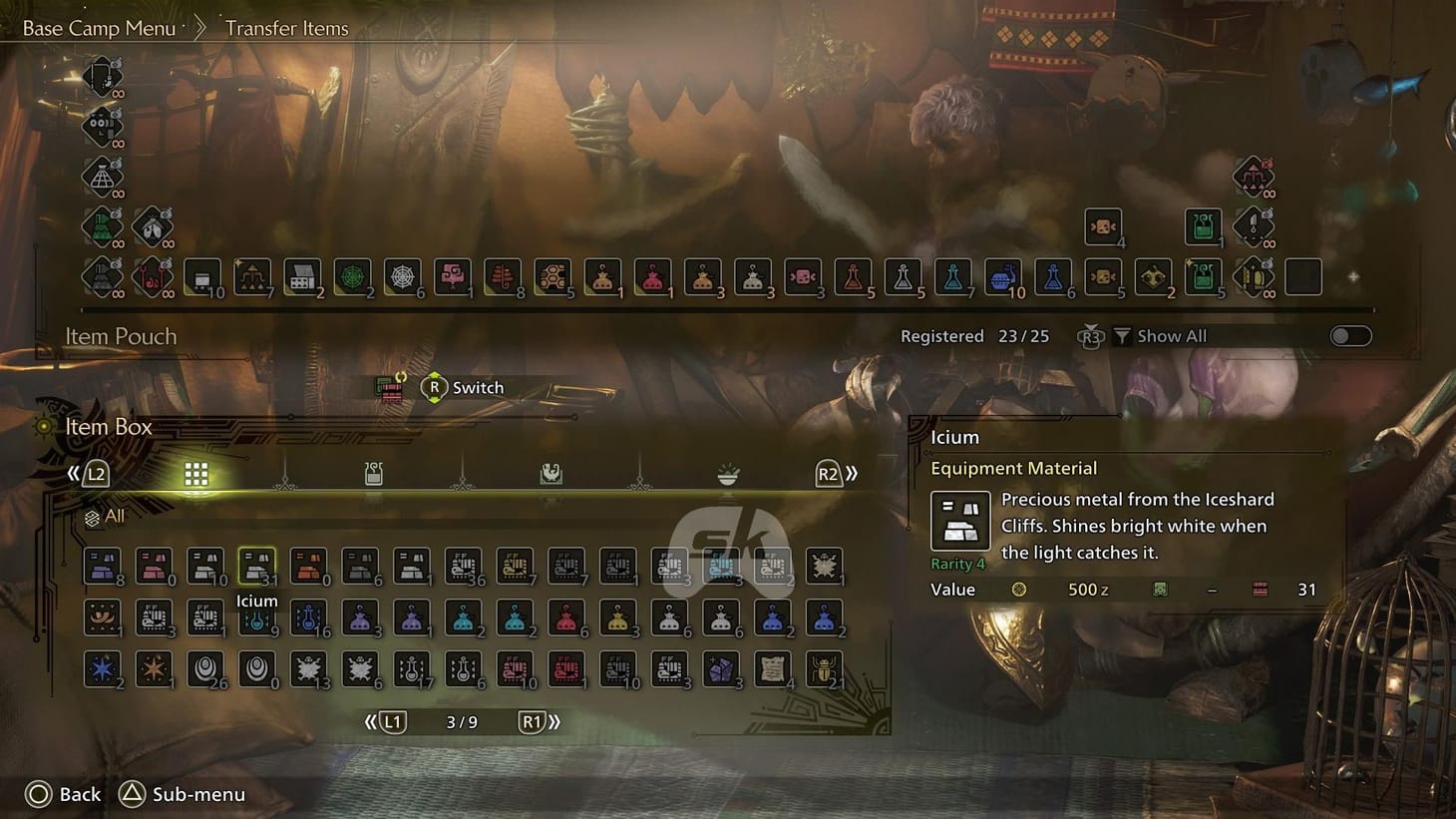
Task: Open the food bowl category icon
Action: pyautogui.click(x=728, y=474)
